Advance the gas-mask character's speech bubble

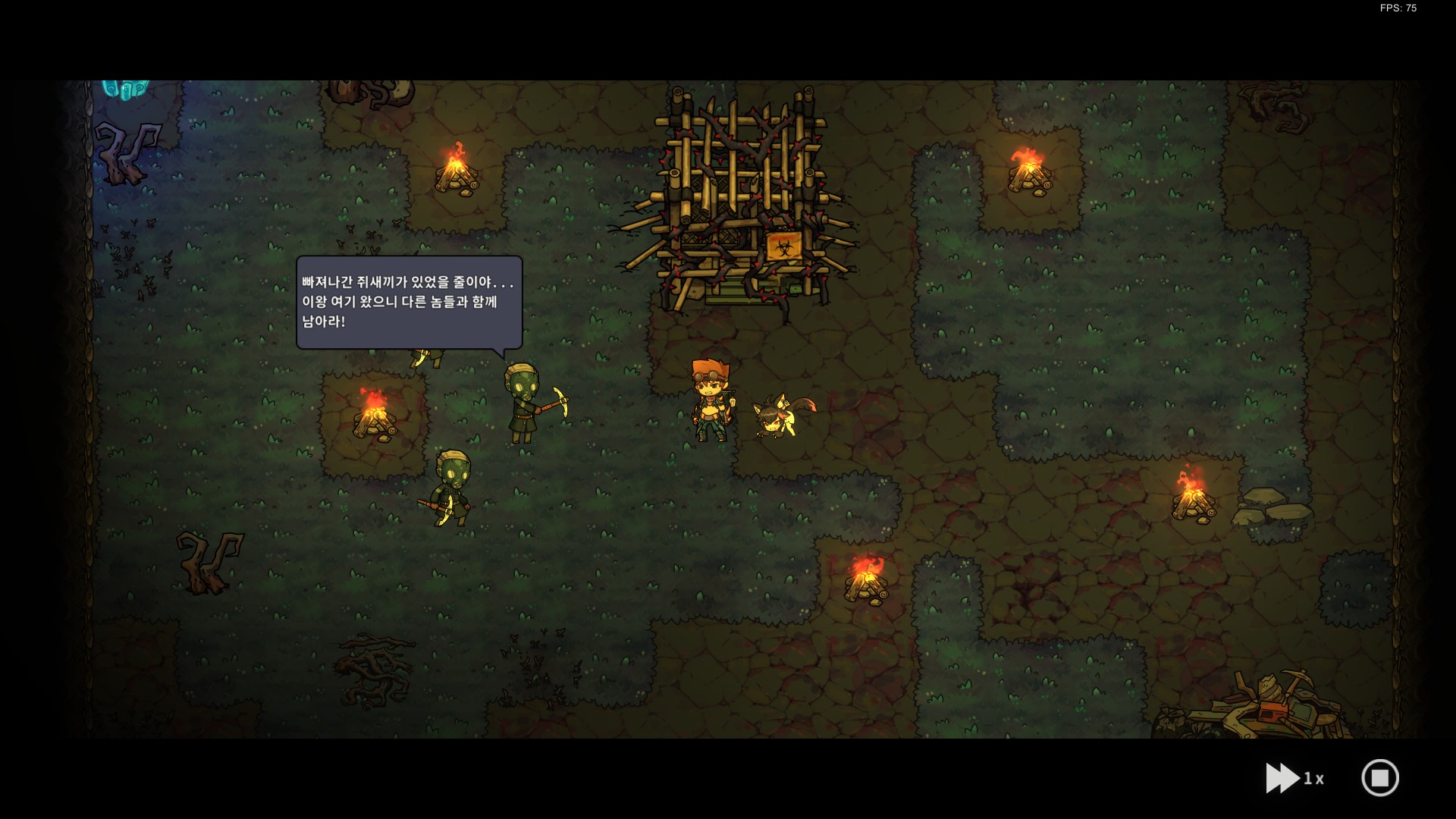(409, 302)
